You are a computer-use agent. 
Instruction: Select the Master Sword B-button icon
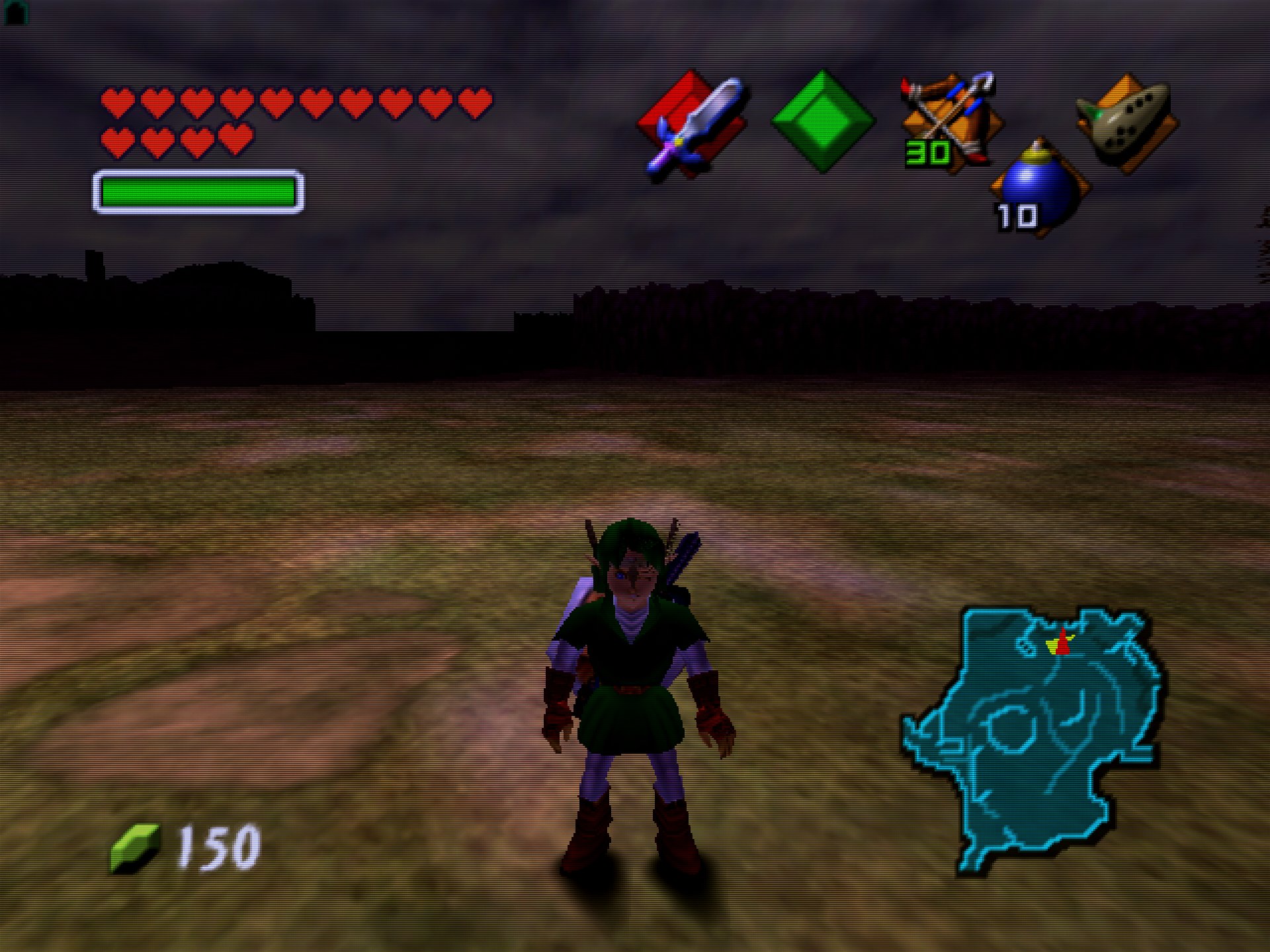point(693,124)
